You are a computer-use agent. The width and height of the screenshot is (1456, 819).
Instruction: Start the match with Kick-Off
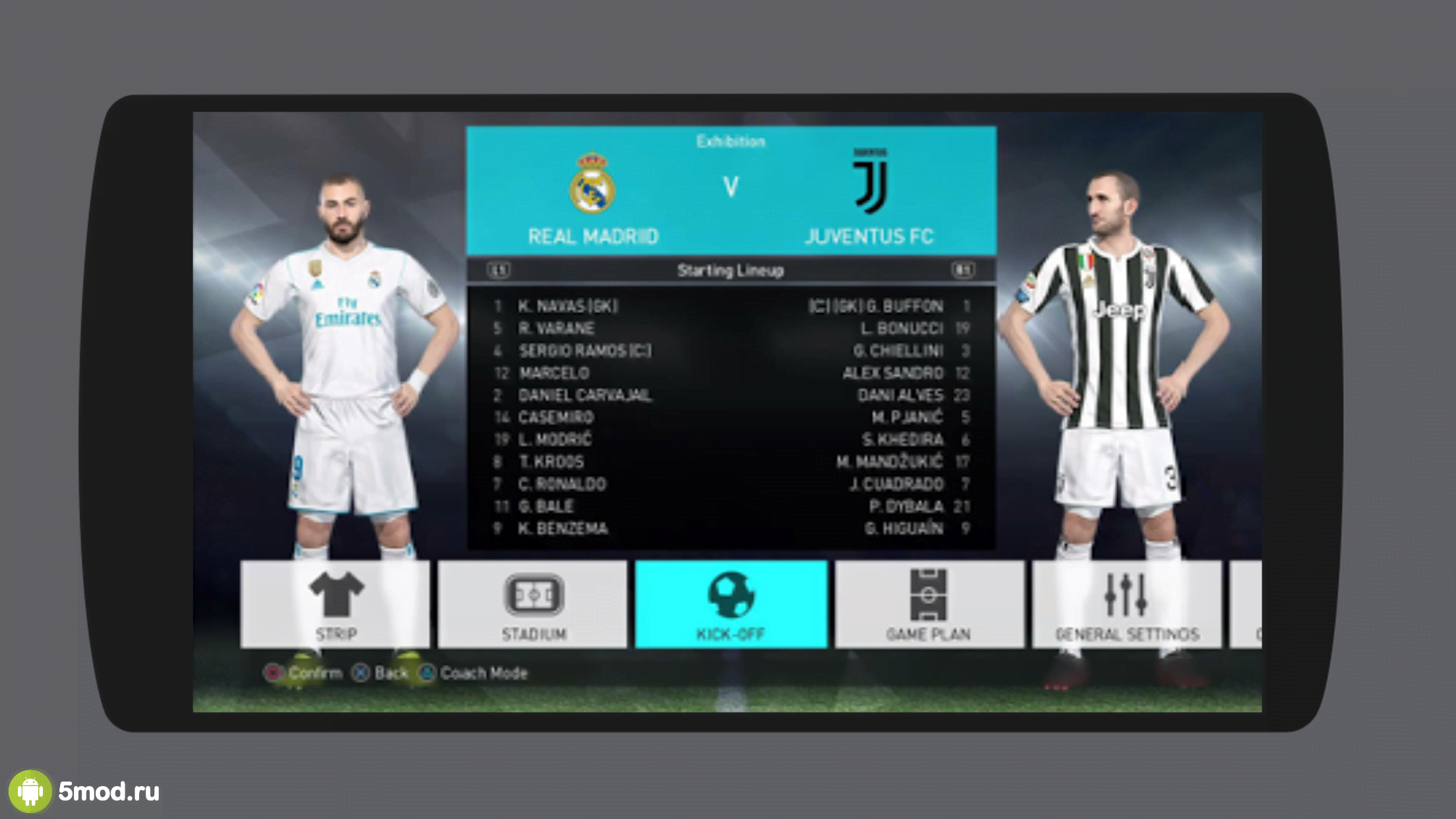tap(731, 604)
